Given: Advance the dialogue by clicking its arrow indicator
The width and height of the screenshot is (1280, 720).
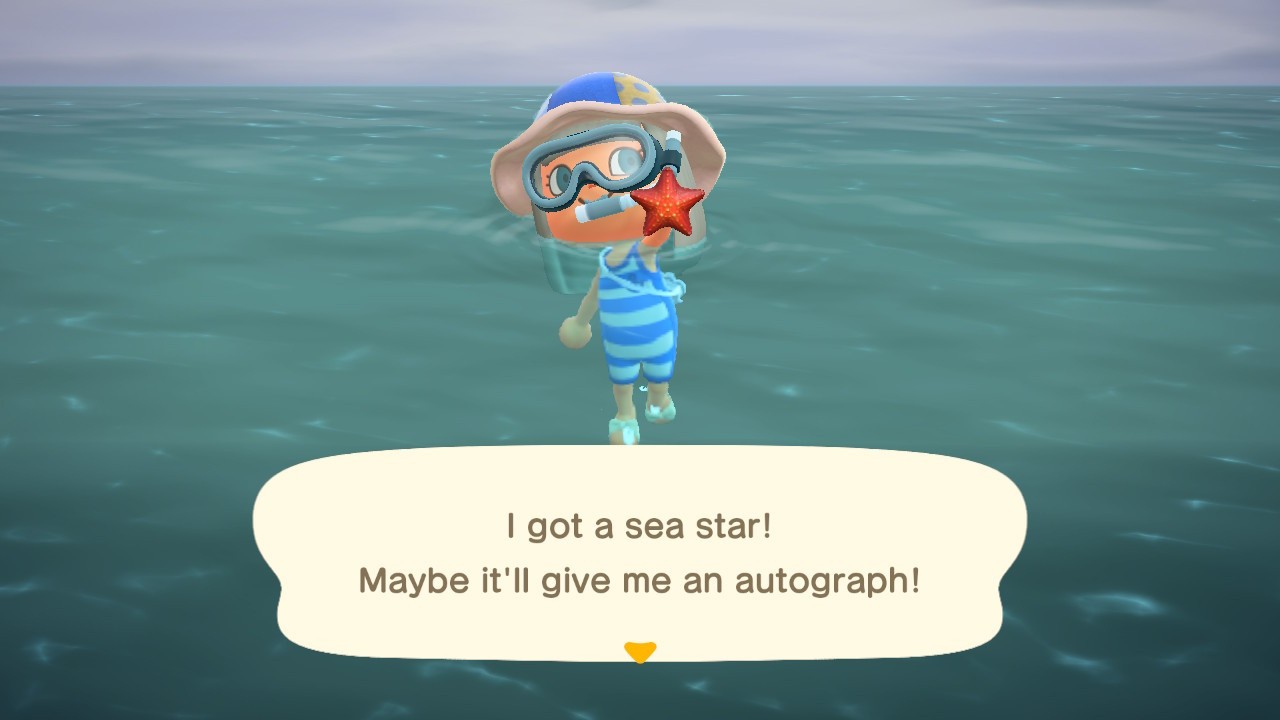Looking at the screenshot, I should (639, 651).
